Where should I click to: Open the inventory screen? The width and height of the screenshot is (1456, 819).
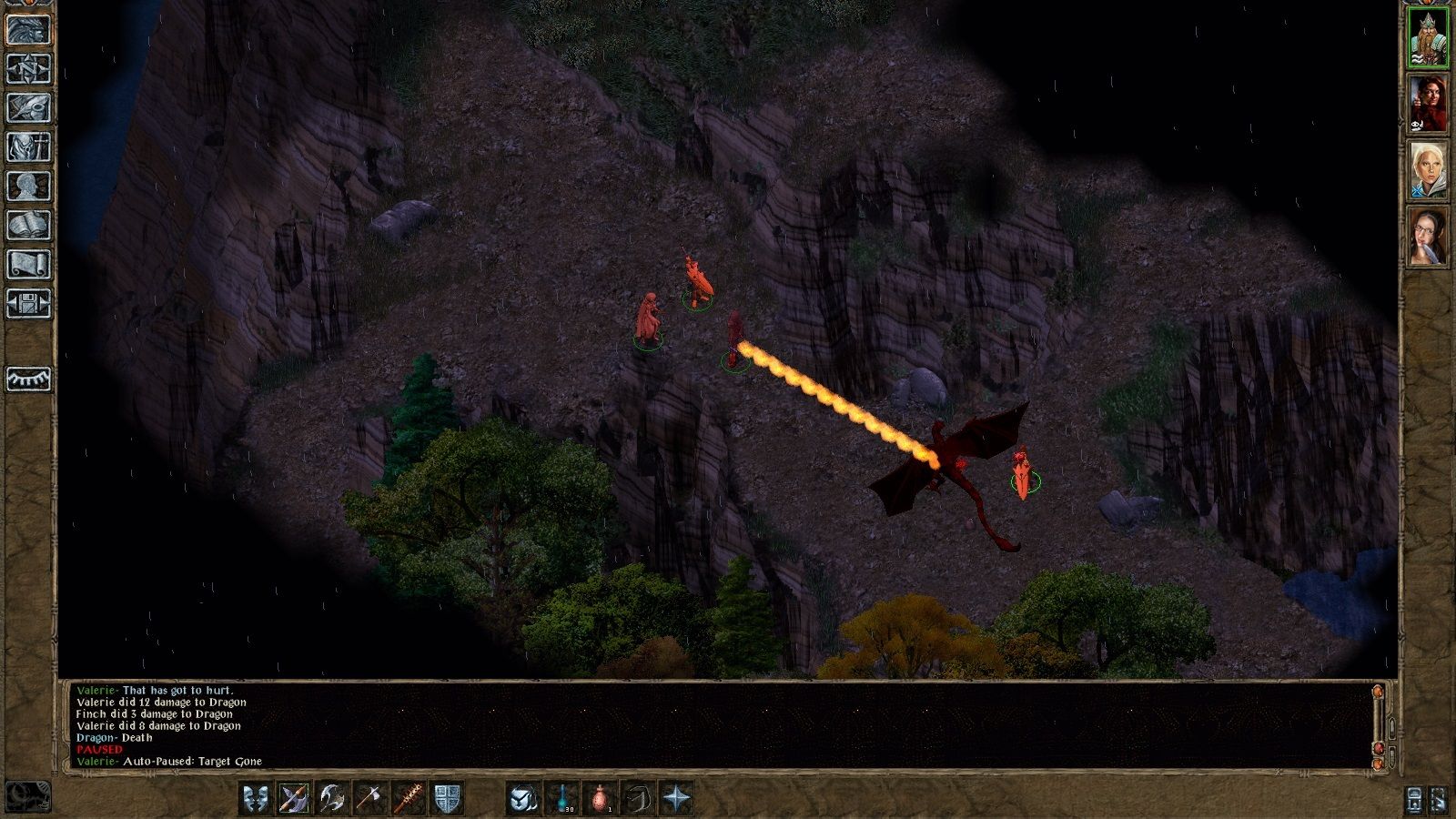pyautogui.click(x=27, y=148)
